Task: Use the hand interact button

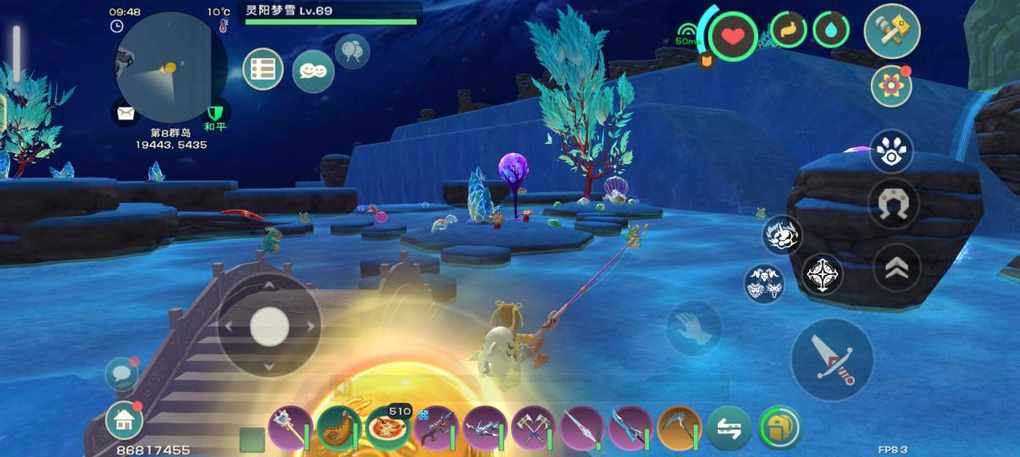Action: click(692, 328)
